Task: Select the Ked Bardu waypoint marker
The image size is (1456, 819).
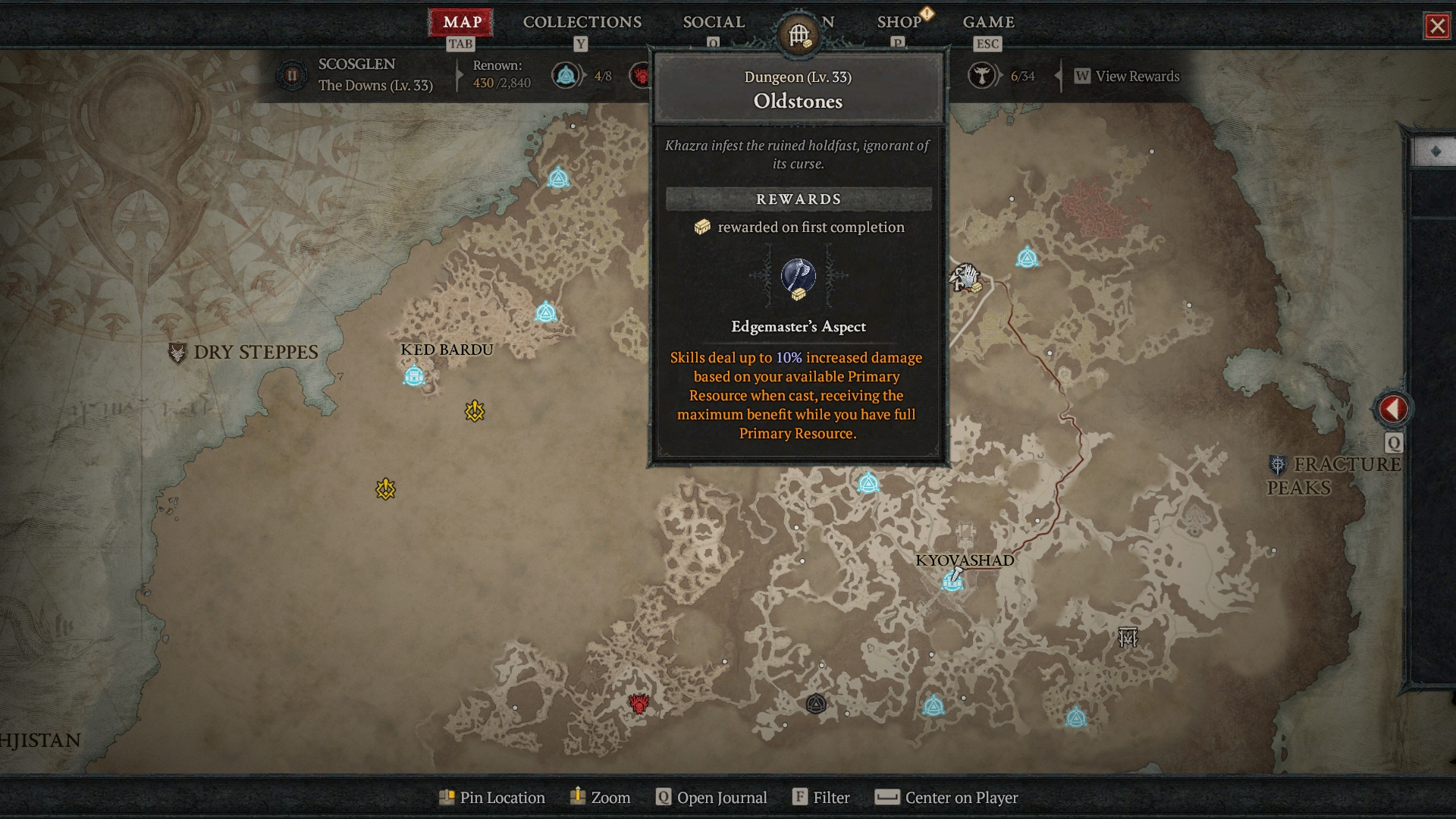Action: (x=414, y=375)
